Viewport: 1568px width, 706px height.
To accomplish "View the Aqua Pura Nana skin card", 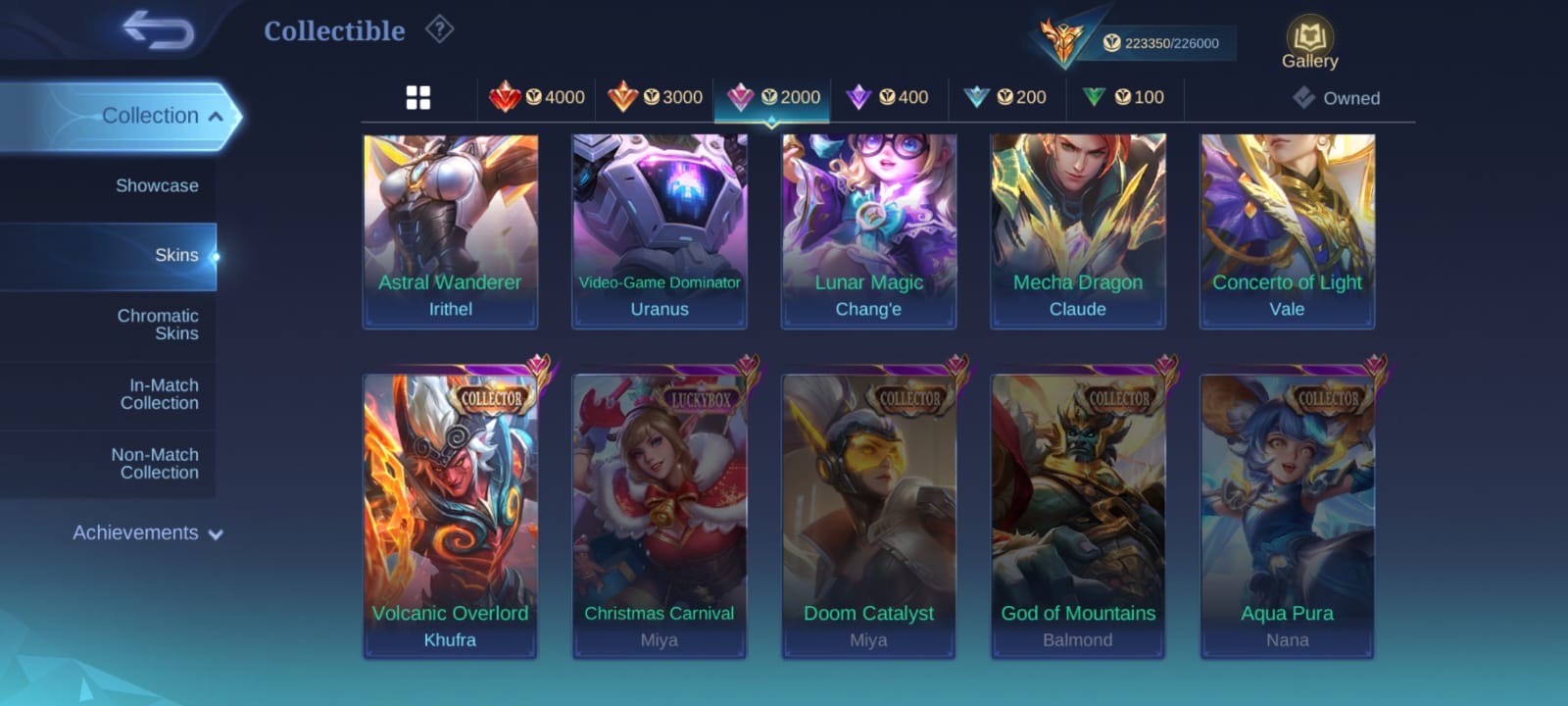I will coord(1287,517).
